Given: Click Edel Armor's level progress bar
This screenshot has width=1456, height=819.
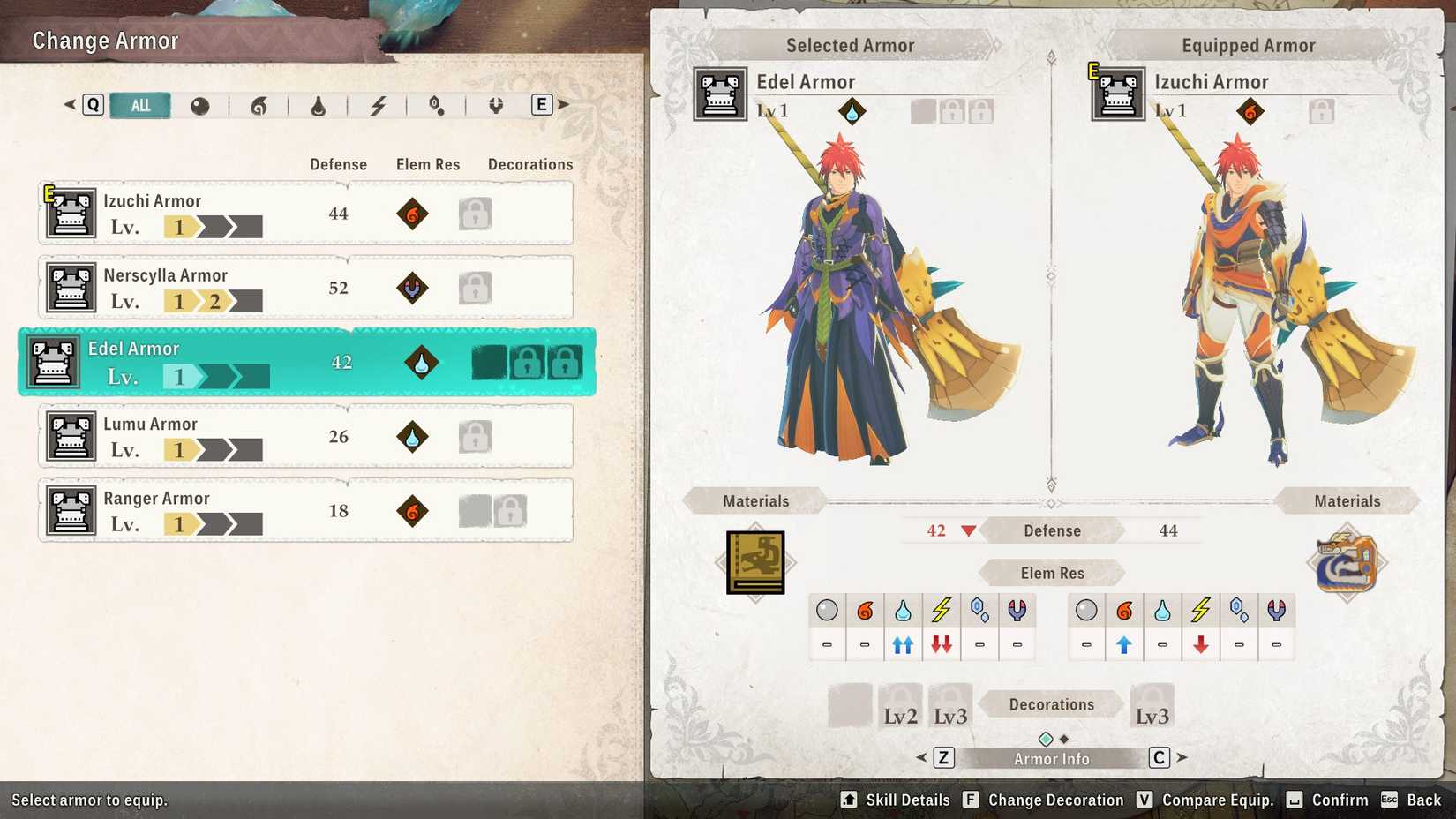Looking at the screenshot, I should pyautogui.click(x=216, y=376).
